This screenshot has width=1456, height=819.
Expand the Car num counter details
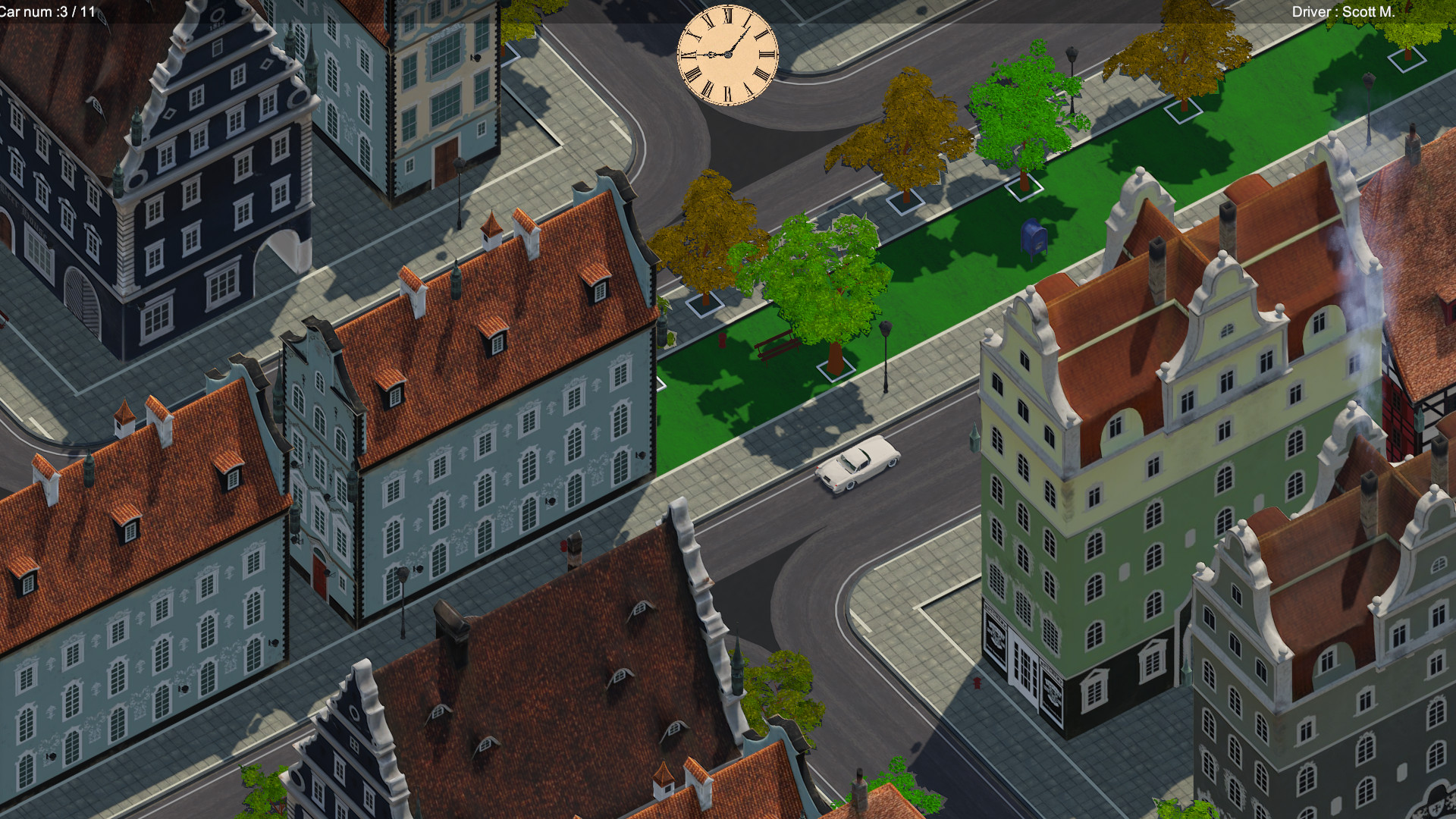click(45, 11)
